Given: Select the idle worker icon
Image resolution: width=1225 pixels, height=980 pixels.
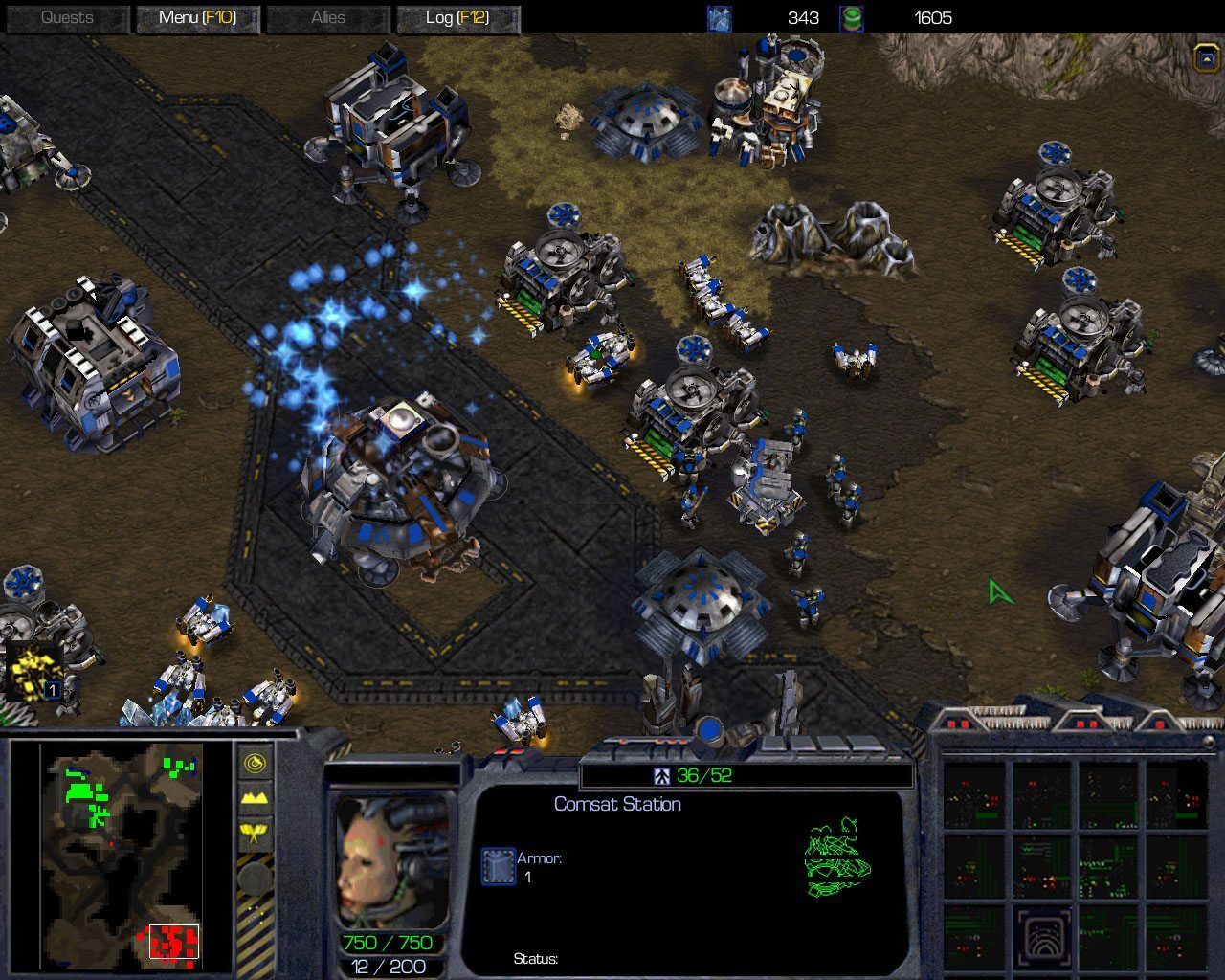Looking at the screenshot, I should point(35,672).
